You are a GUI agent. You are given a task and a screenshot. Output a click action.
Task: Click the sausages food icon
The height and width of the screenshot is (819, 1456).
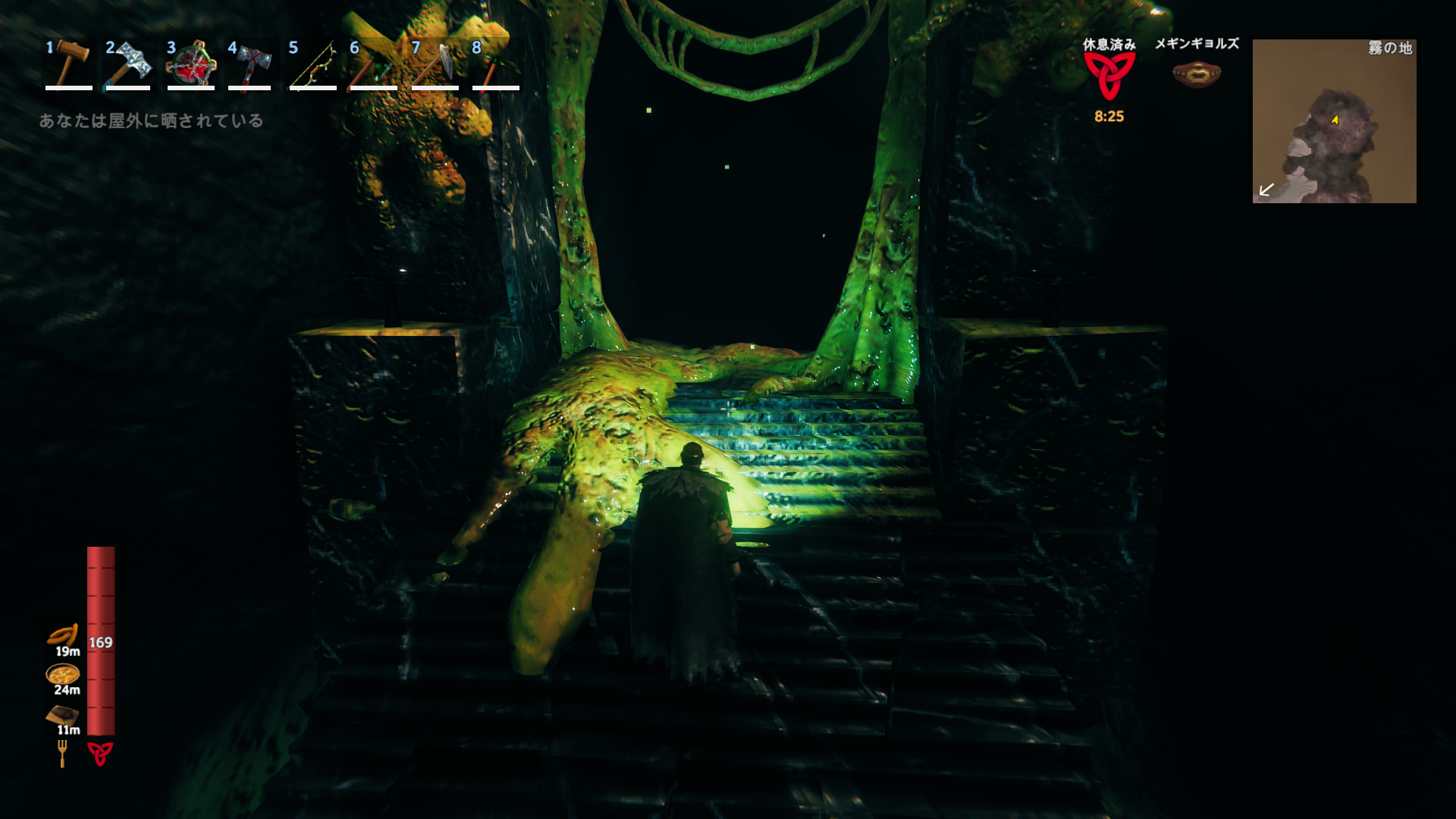tap(63, 635)
